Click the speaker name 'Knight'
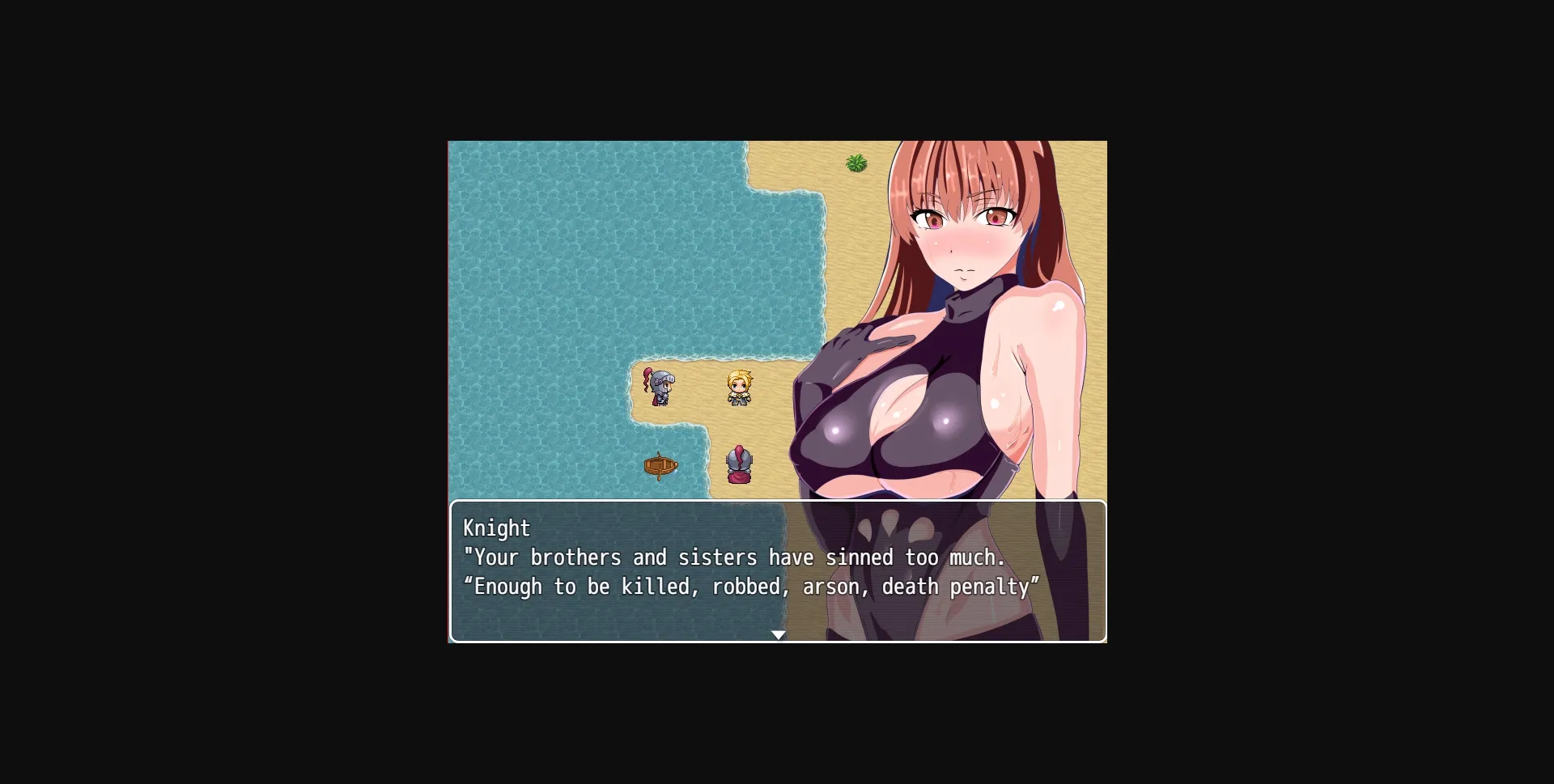The width and height of the screenshot is (1554, 784). pyautogui.click(x=496, y=528)
